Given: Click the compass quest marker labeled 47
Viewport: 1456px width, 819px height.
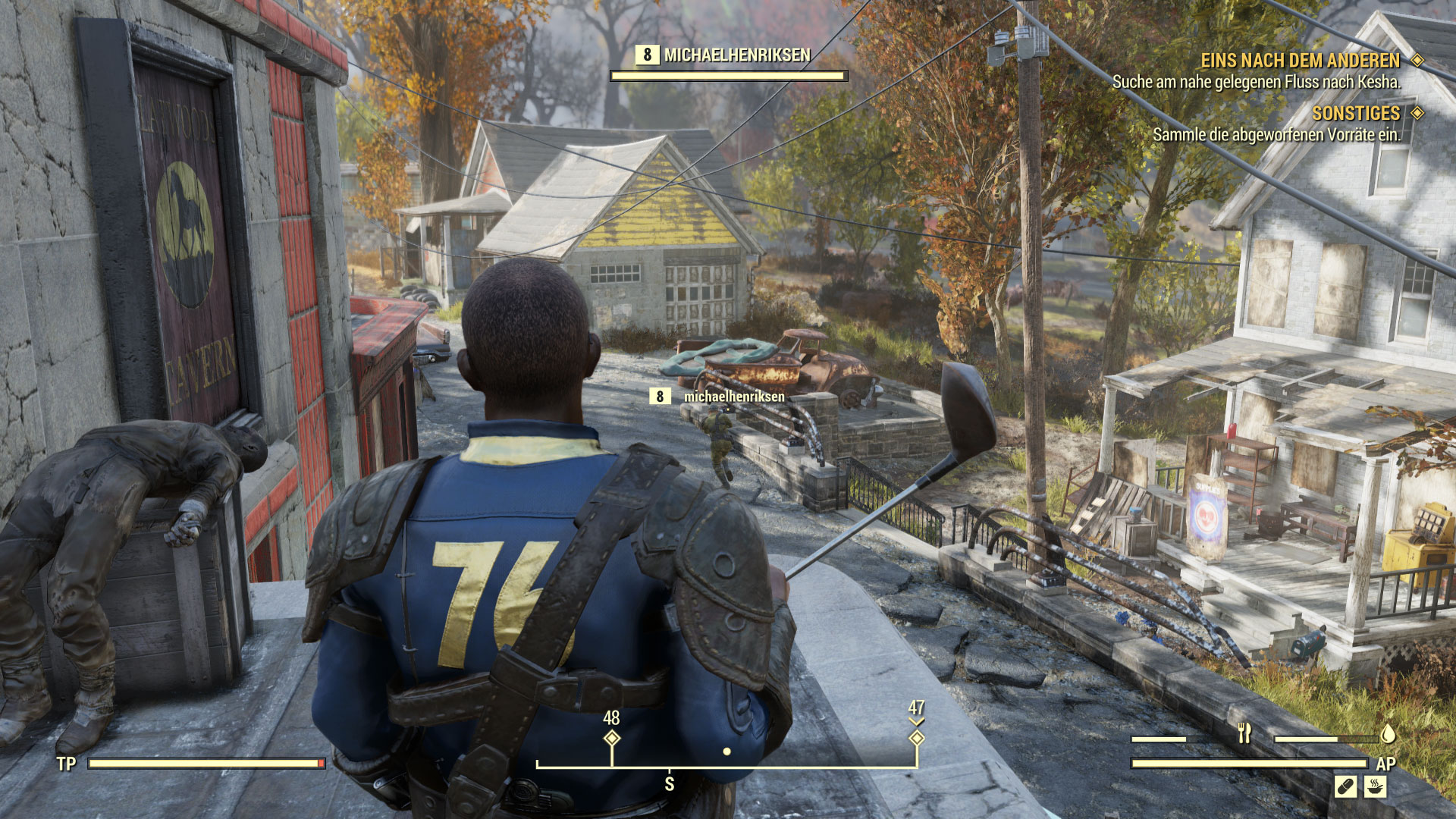Looking at the screenshot, I should click(916, 738).
